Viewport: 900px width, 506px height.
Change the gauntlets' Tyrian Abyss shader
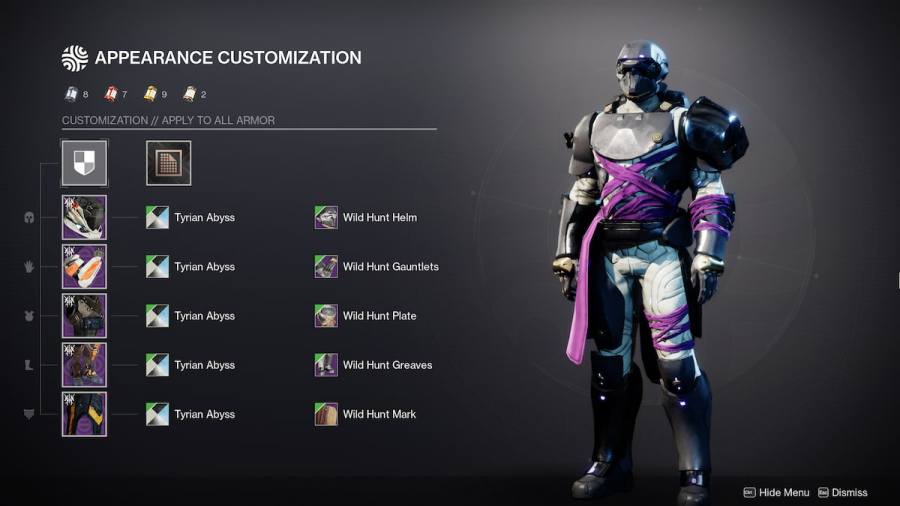pos(157,267)
